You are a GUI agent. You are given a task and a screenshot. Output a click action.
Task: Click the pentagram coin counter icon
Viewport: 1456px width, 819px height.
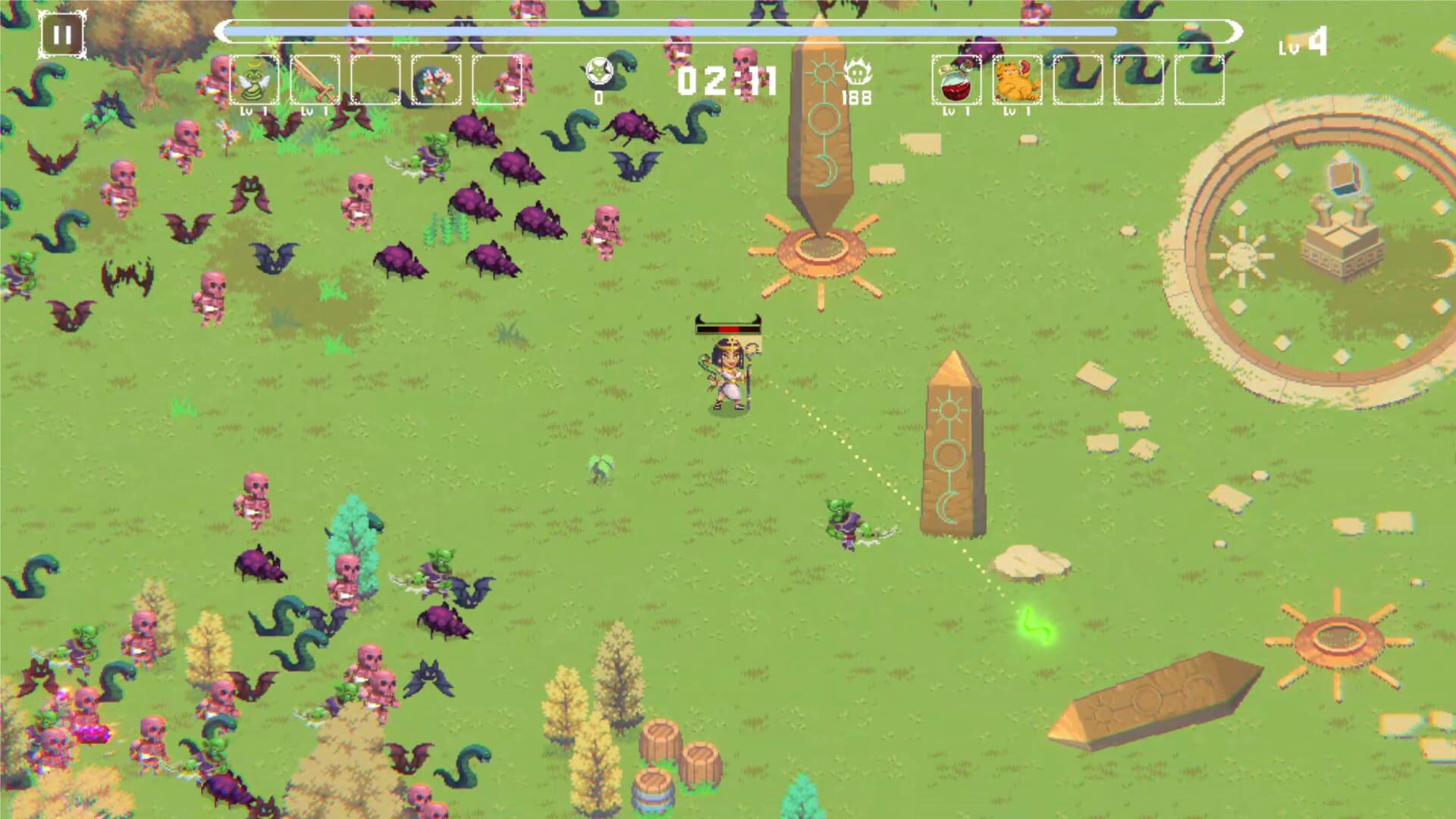pos(599,73)
